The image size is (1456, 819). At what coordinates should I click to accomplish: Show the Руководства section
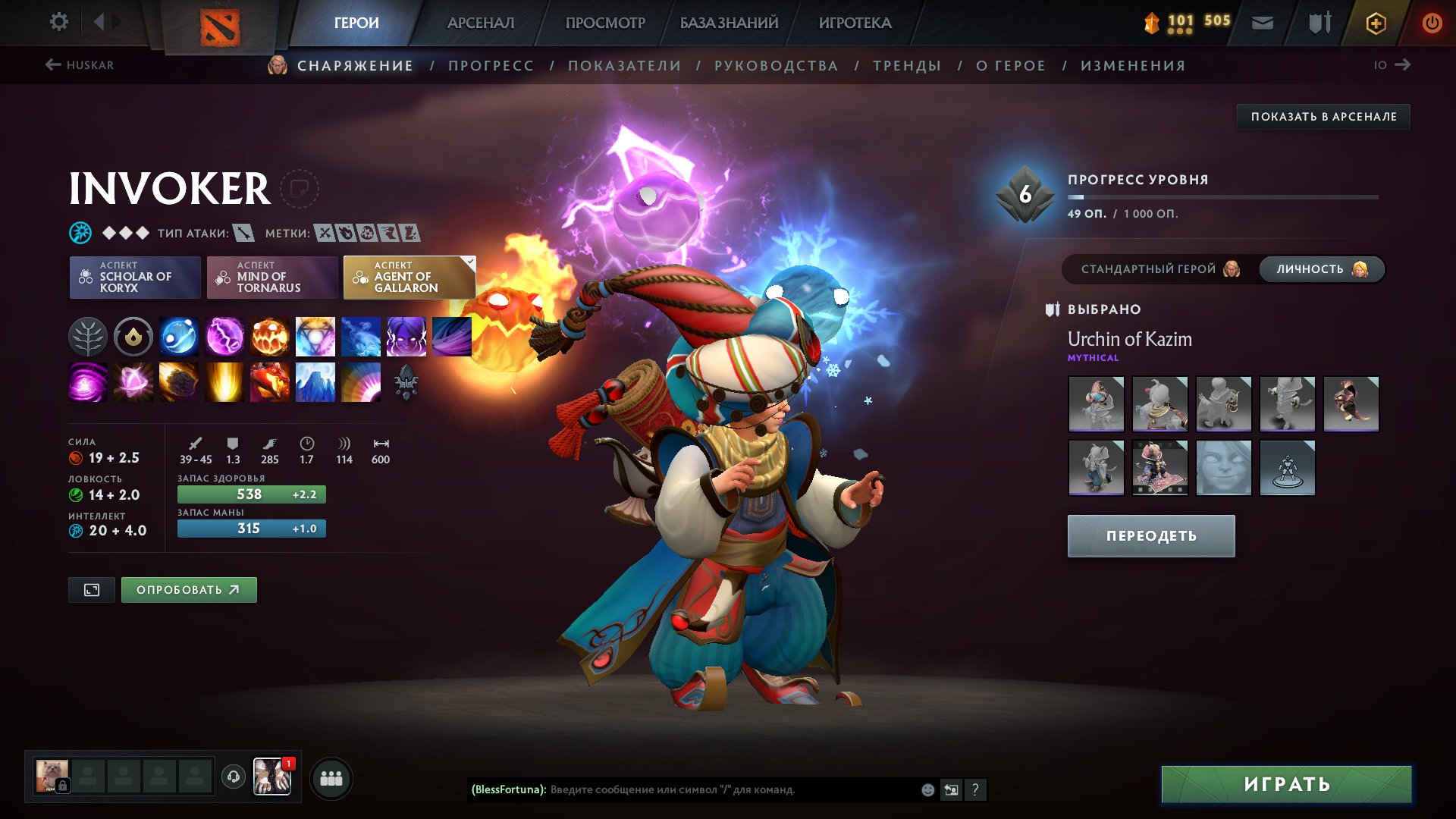(776, 66)
